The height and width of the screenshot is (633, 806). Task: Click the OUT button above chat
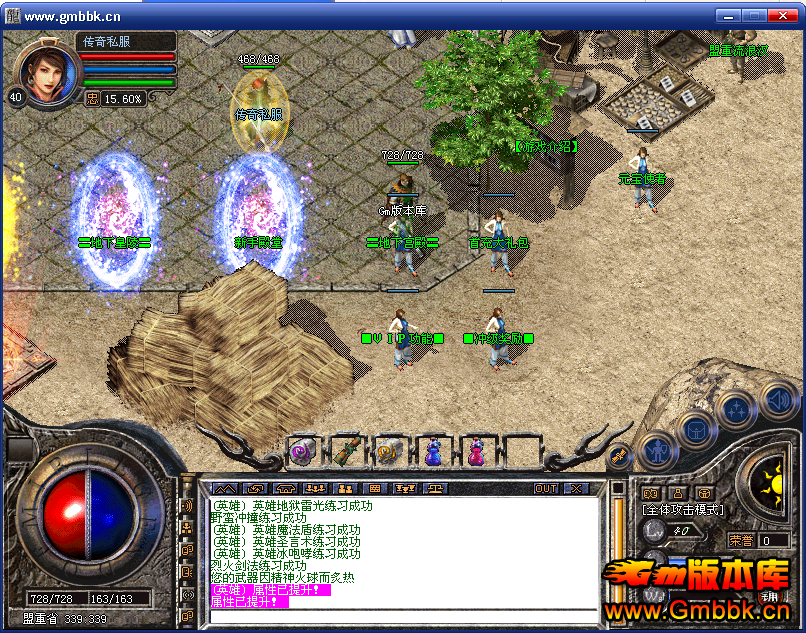545,488
